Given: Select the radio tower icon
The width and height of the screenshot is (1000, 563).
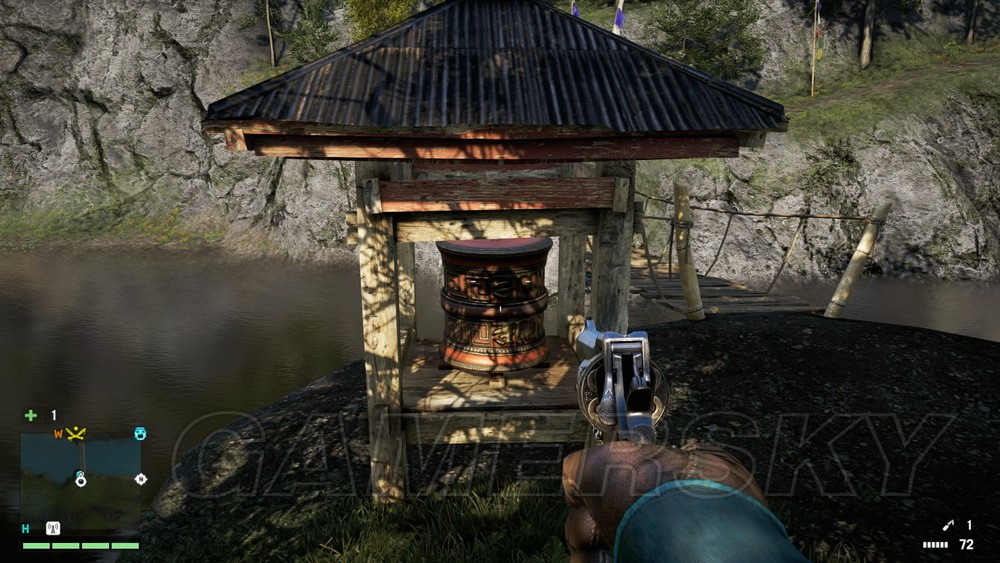Looking at the screenshot, I should [x=53, y=528].
